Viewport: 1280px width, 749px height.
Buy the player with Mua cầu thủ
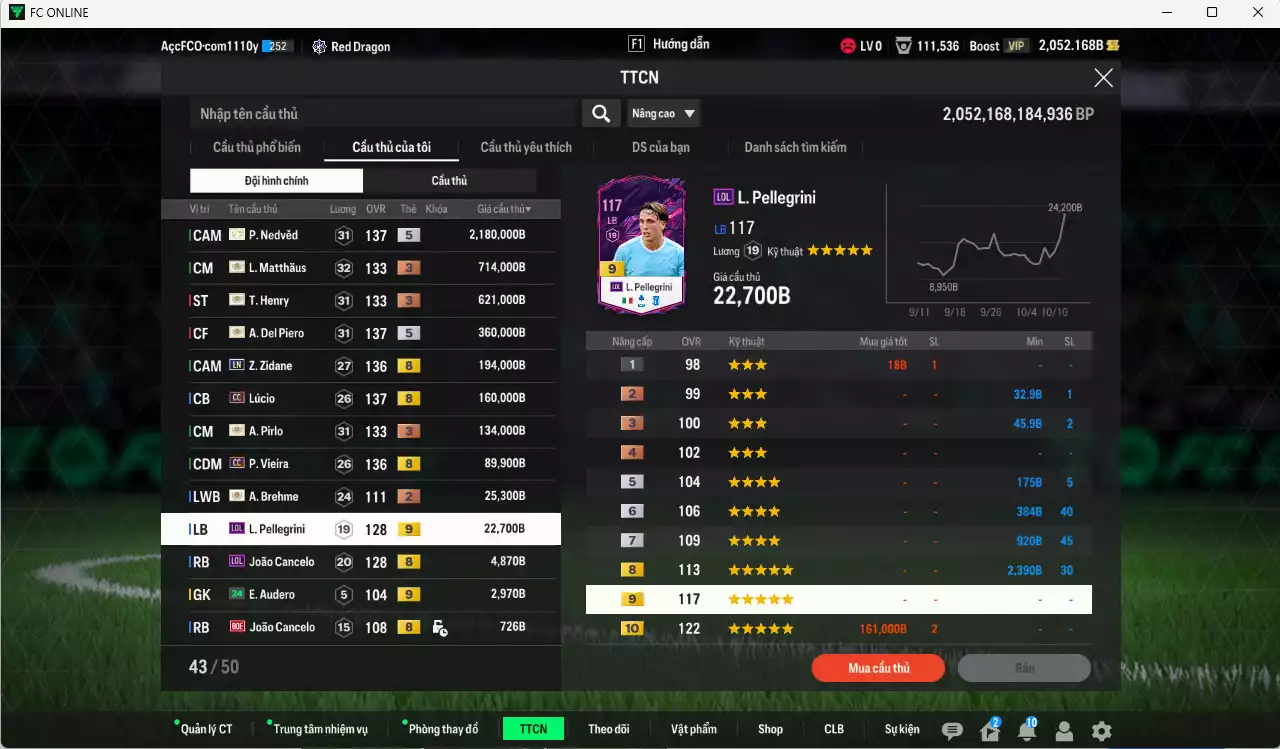point(878,668)
